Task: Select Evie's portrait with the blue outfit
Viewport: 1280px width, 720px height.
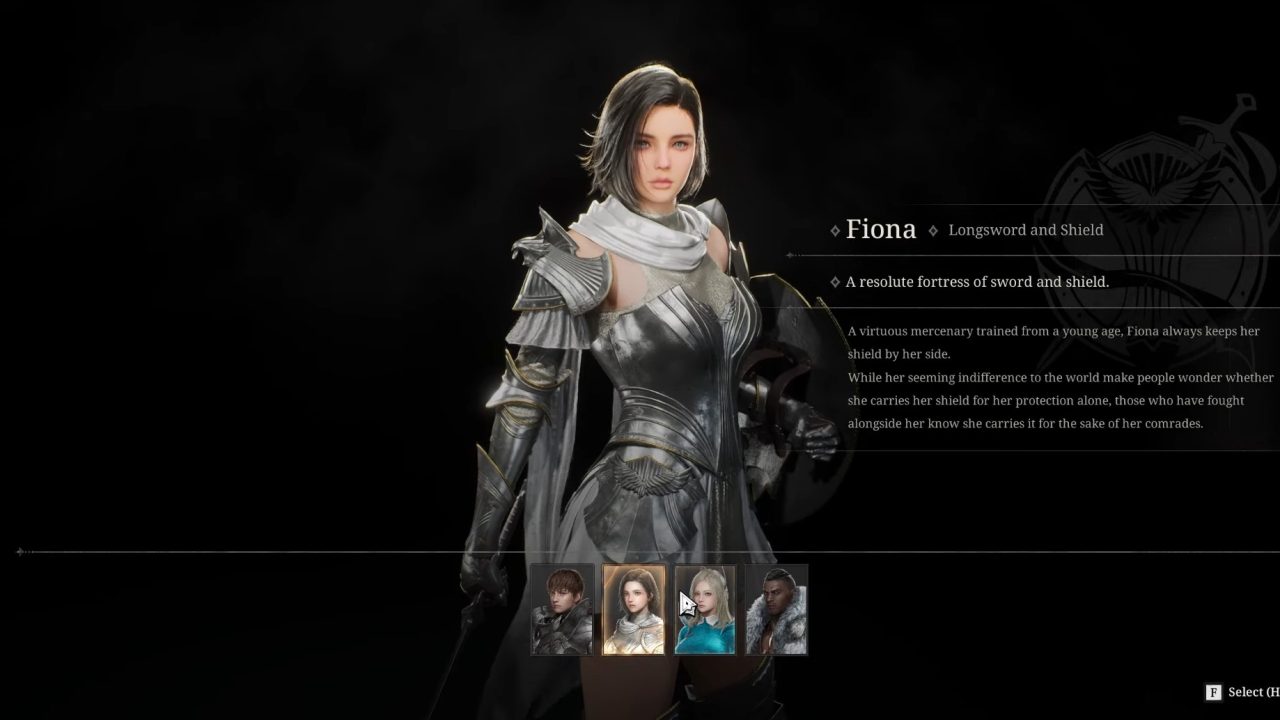Action: coord(705,608)
